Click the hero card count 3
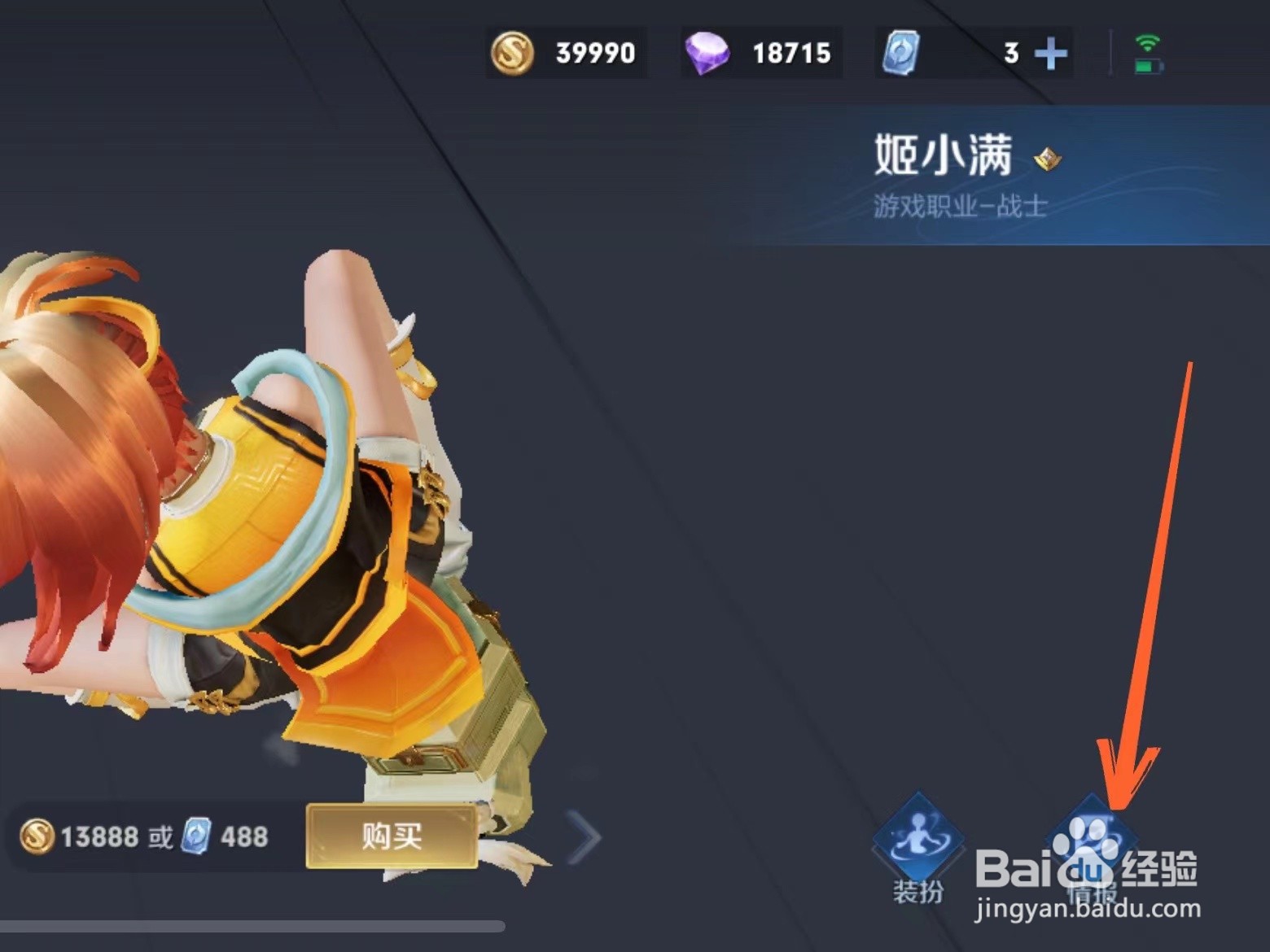Screen dimensions: 1270x952 tap(1011, 52)
